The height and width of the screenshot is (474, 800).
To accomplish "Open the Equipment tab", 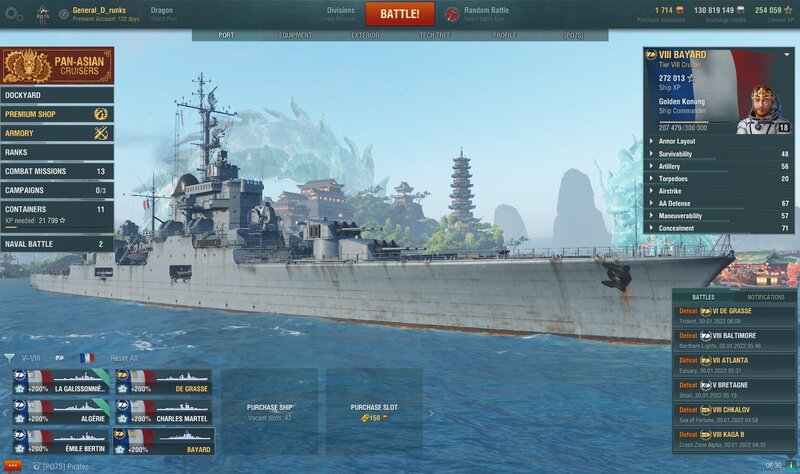I will 295,35.
